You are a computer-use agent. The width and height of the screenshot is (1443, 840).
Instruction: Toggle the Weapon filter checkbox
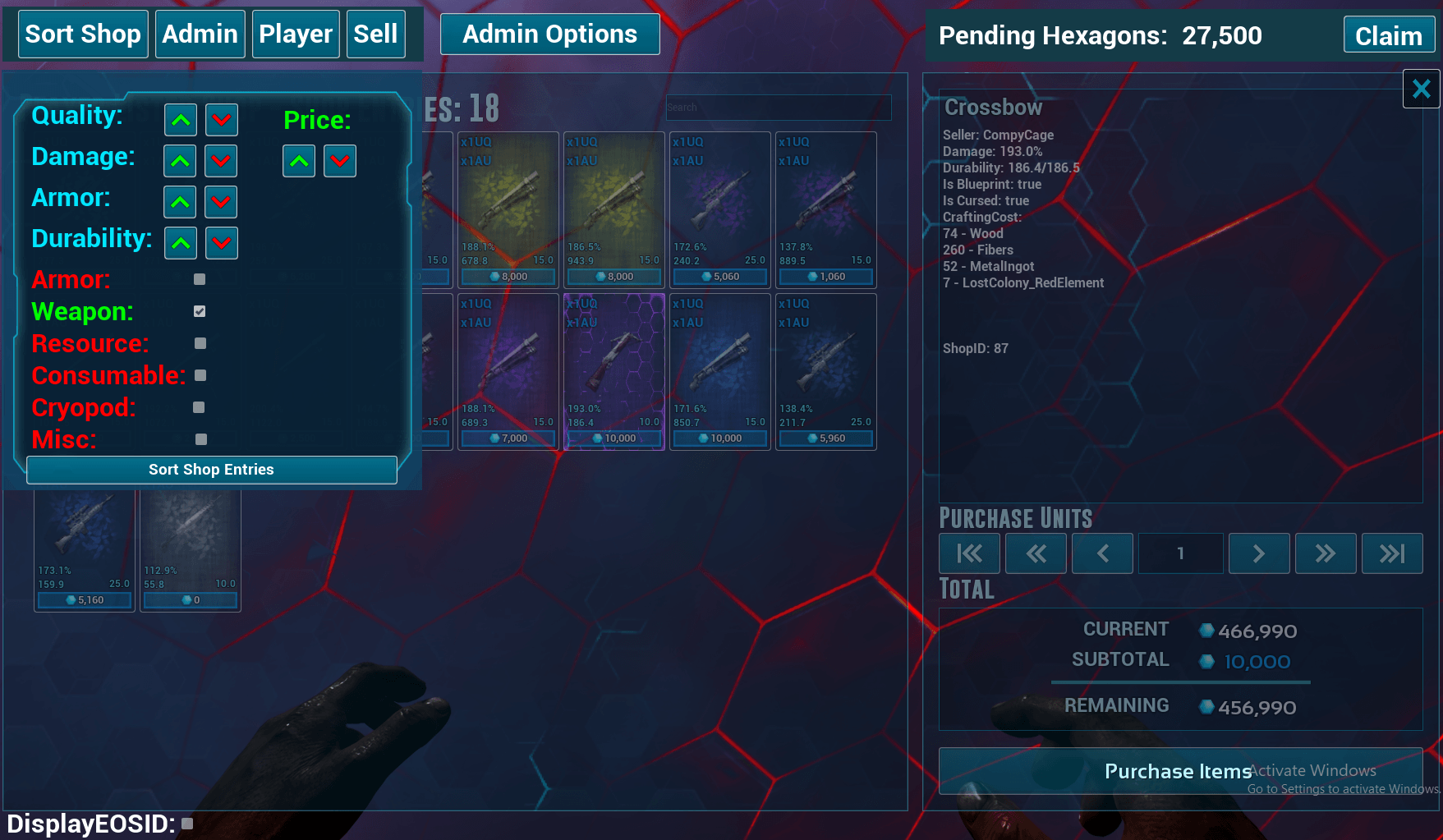click(200, 311)
